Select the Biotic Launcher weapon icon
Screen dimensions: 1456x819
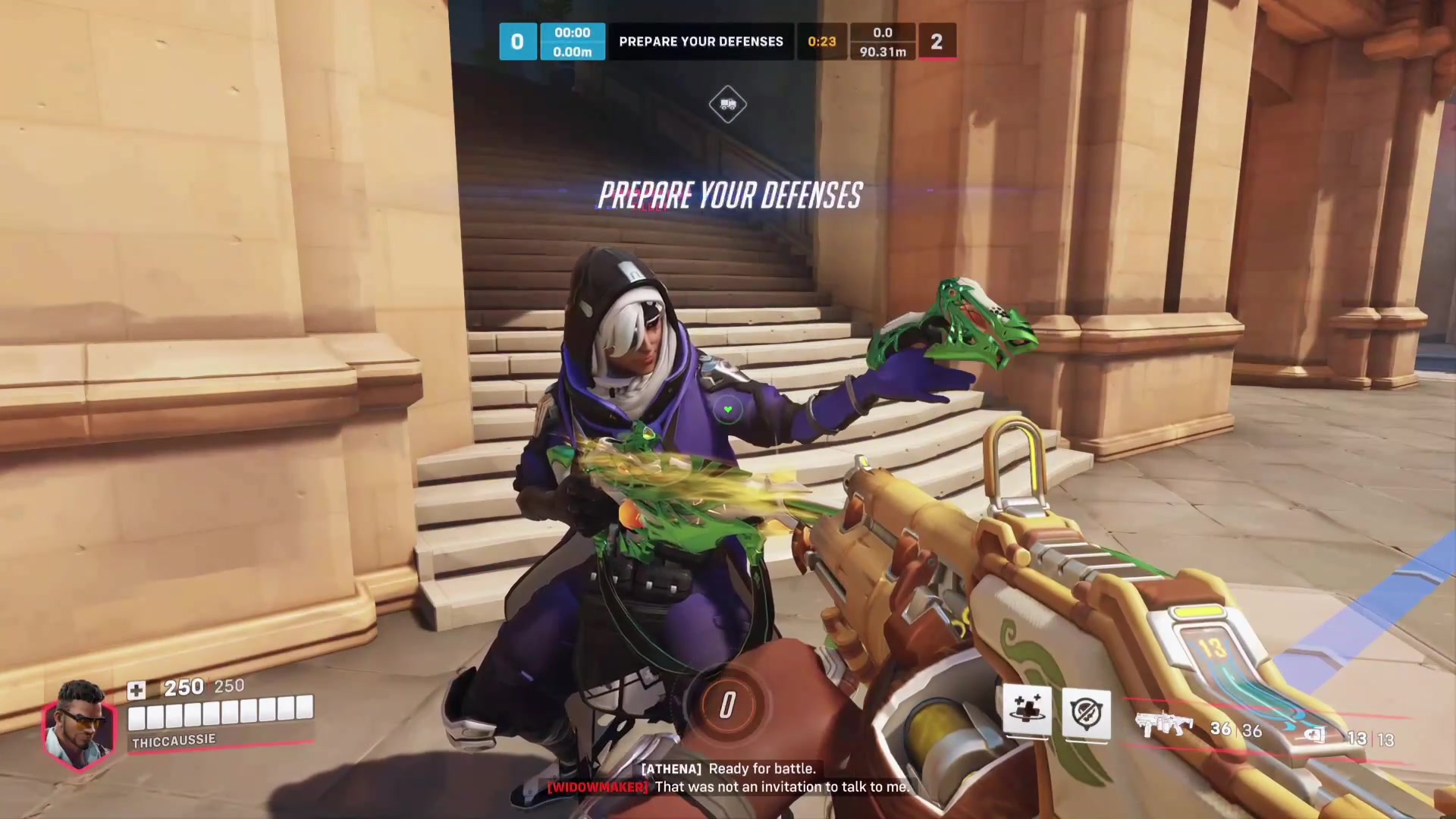click(1163, 726)
